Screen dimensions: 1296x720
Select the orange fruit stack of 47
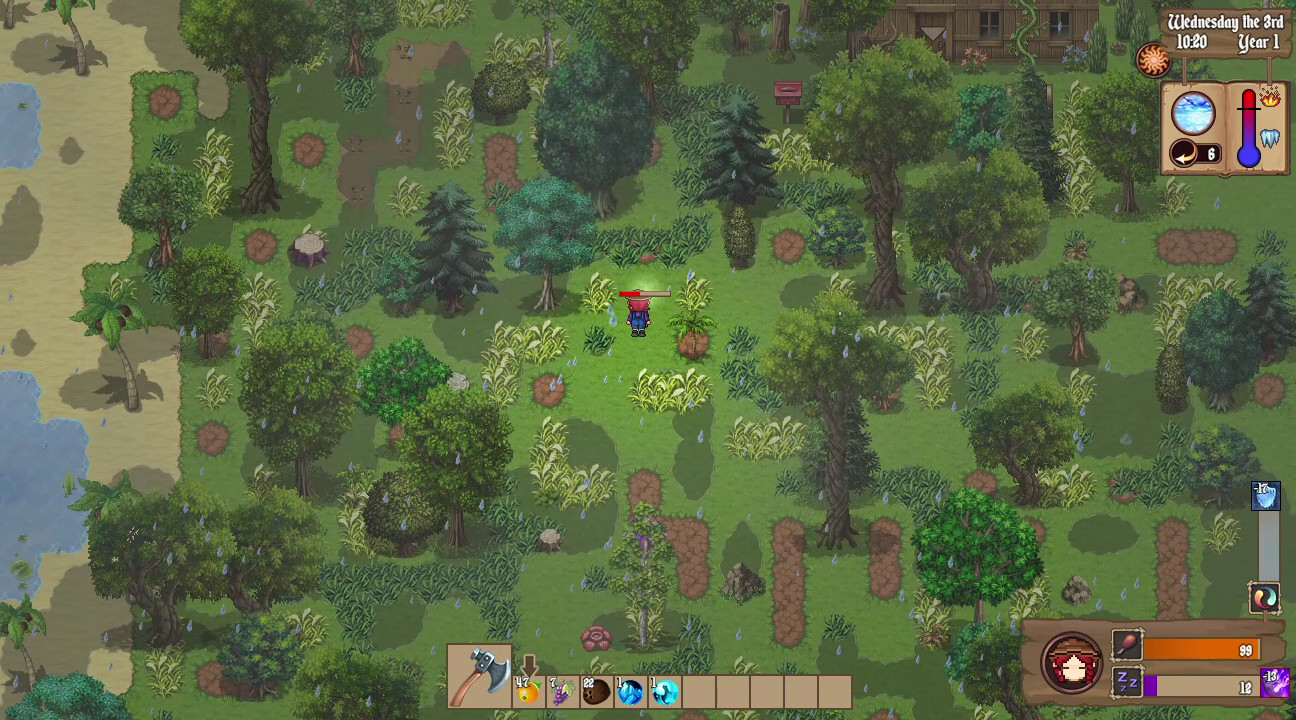(527, 691)
